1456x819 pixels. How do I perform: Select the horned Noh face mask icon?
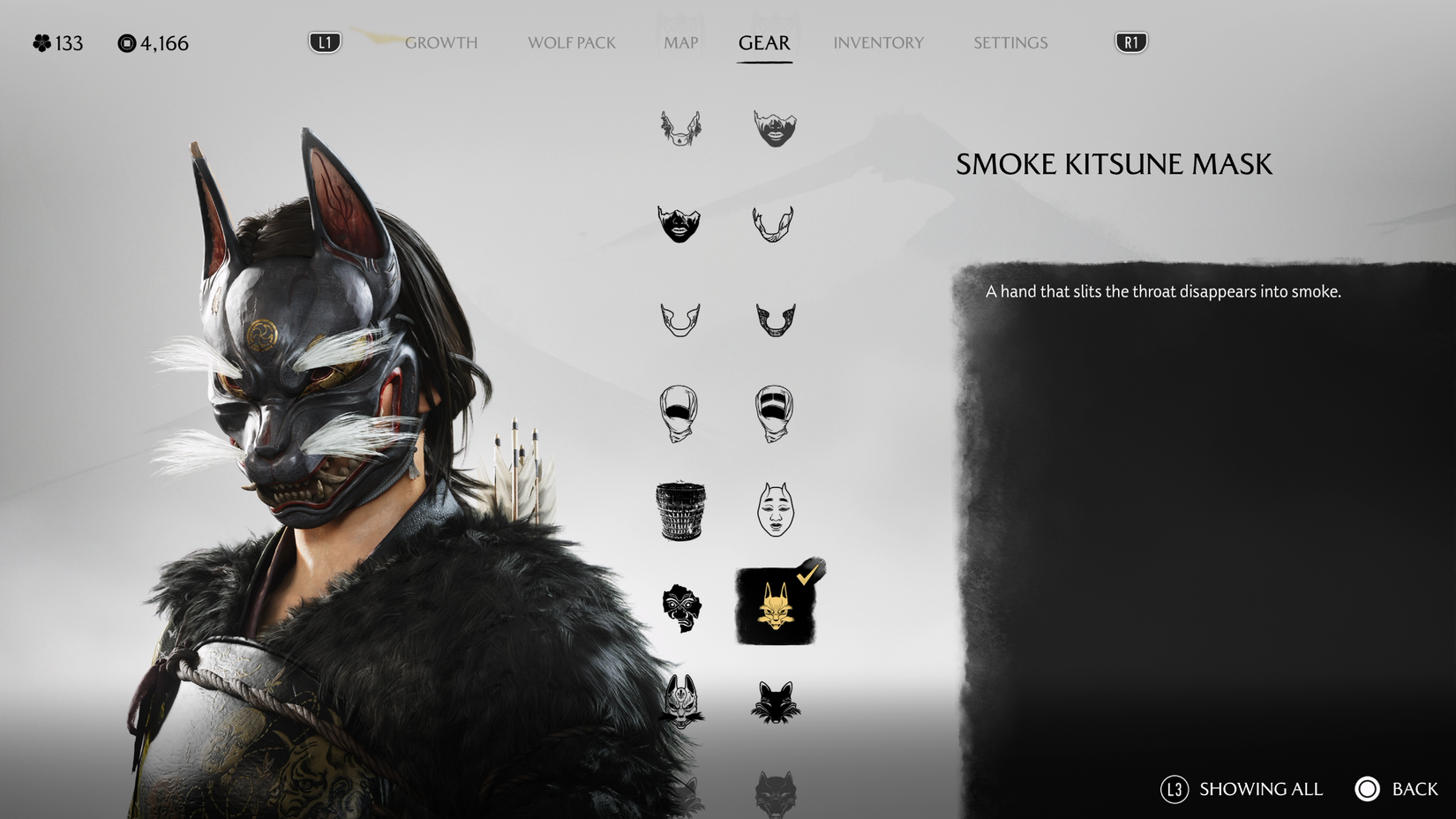777,510
